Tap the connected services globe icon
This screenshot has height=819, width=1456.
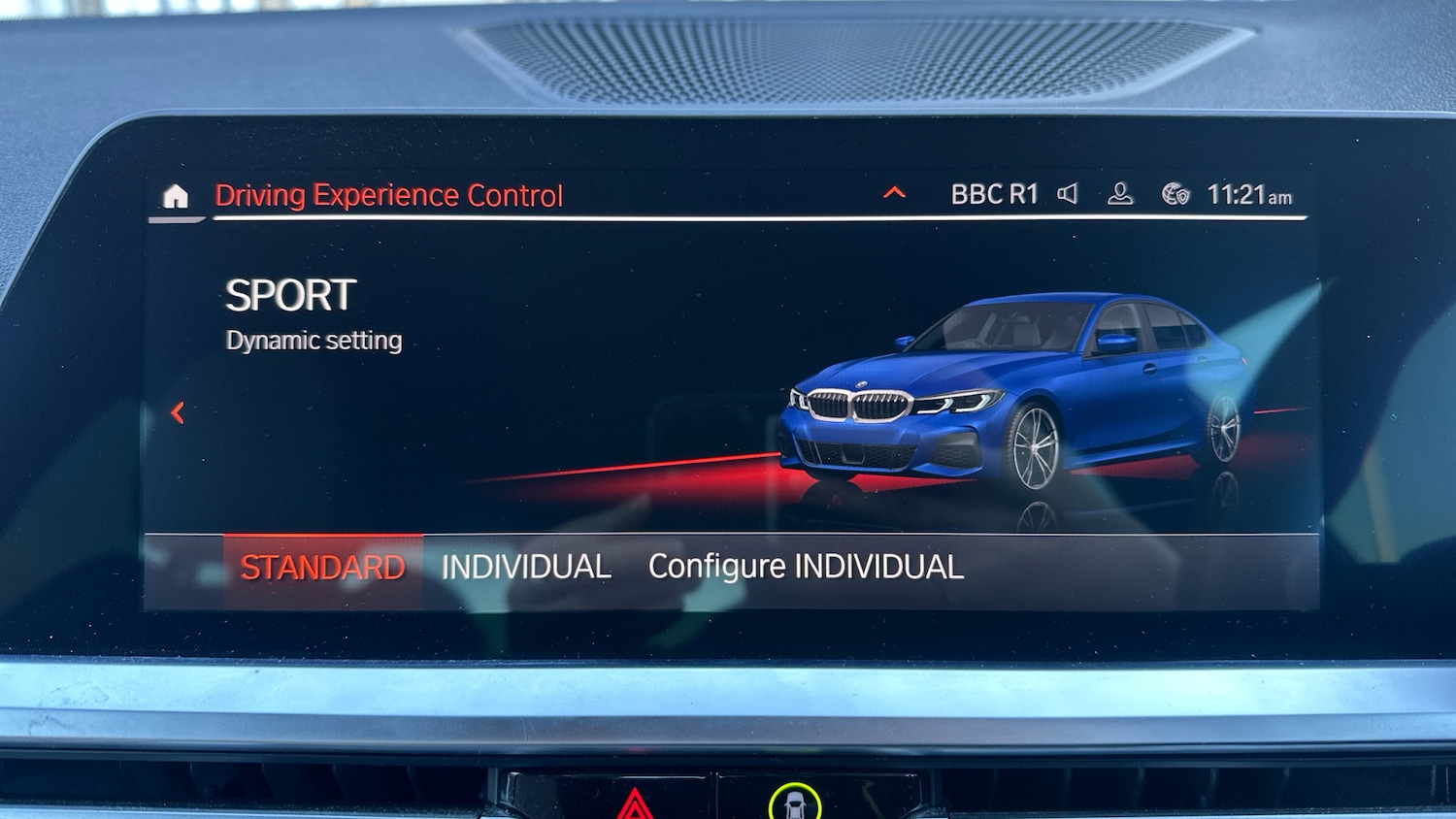point(1175,194)
